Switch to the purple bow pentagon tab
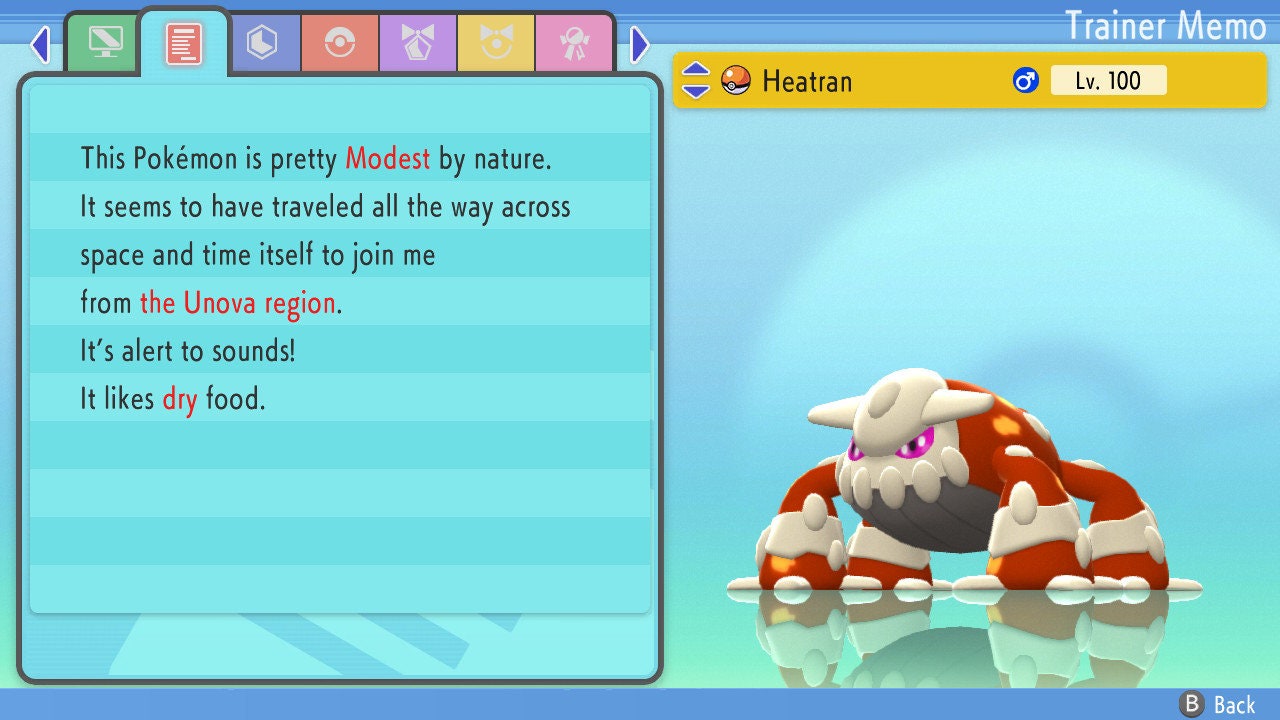1280x720 pixels. [417, 43]
